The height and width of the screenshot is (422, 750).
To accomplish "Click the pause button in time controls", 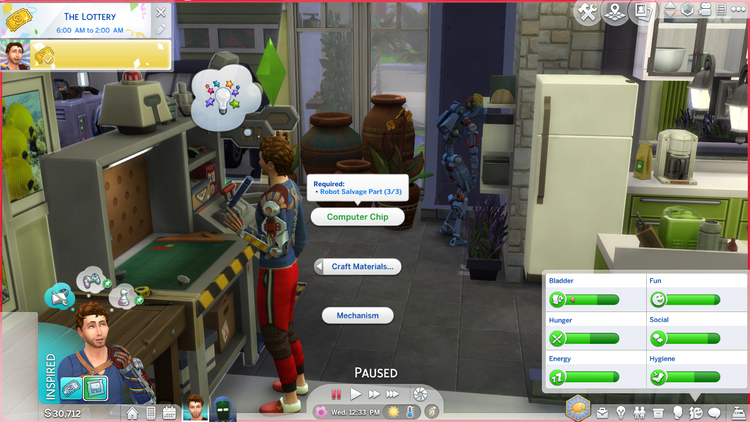I will [337, 395].
